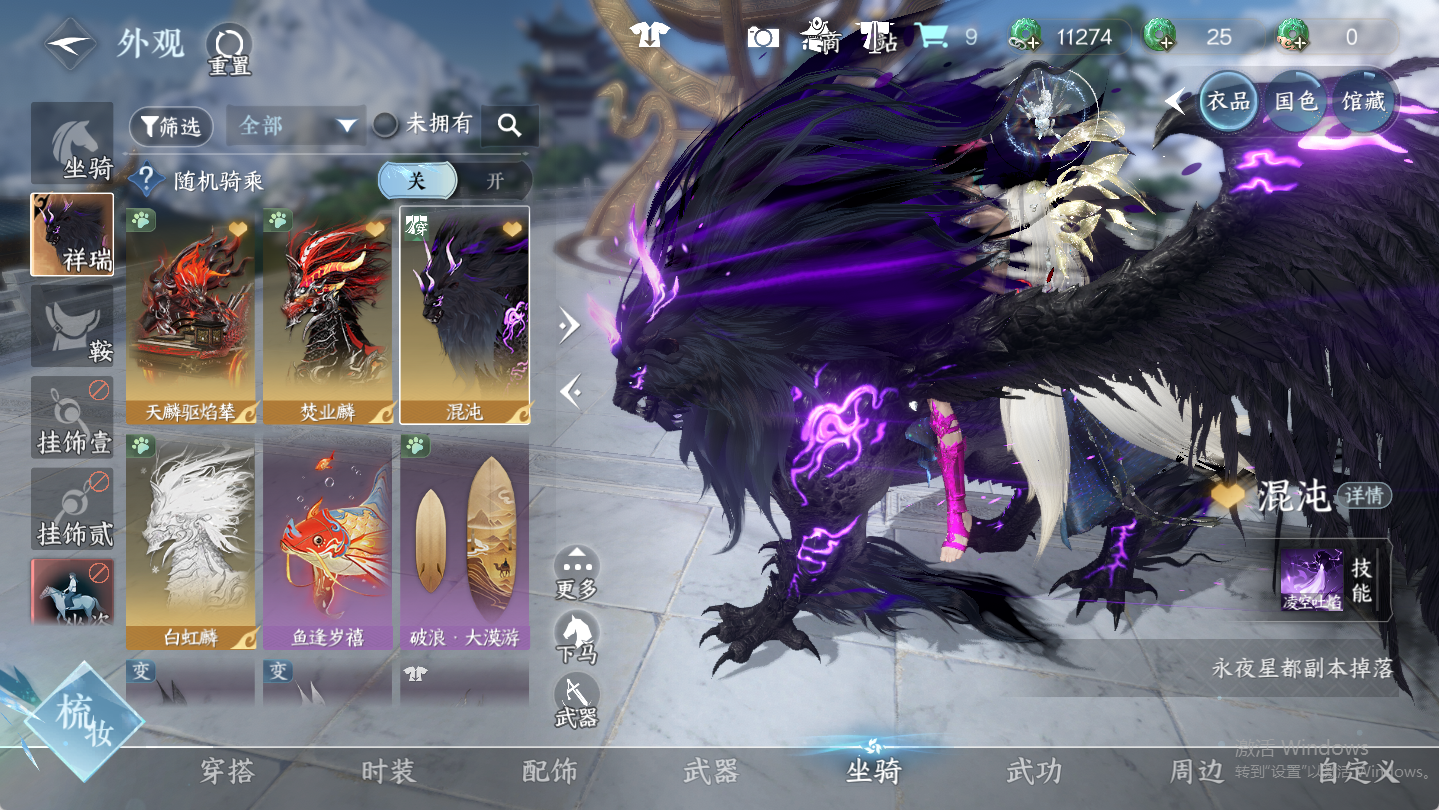The height and width of the screenshot is (810, 1439).
Task: Expand the 全部 dropdown
Action: [295, 126]
